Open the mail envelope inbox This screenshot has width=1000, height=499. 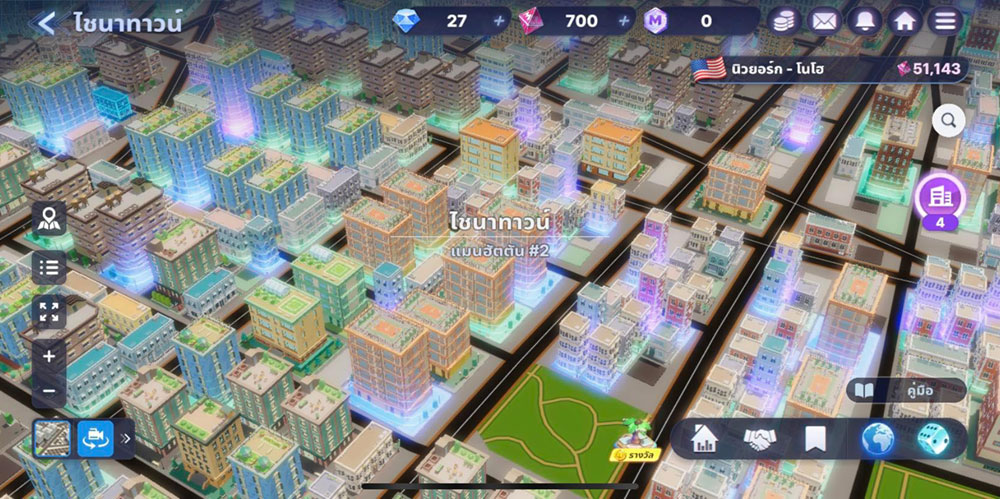[823, 21]
